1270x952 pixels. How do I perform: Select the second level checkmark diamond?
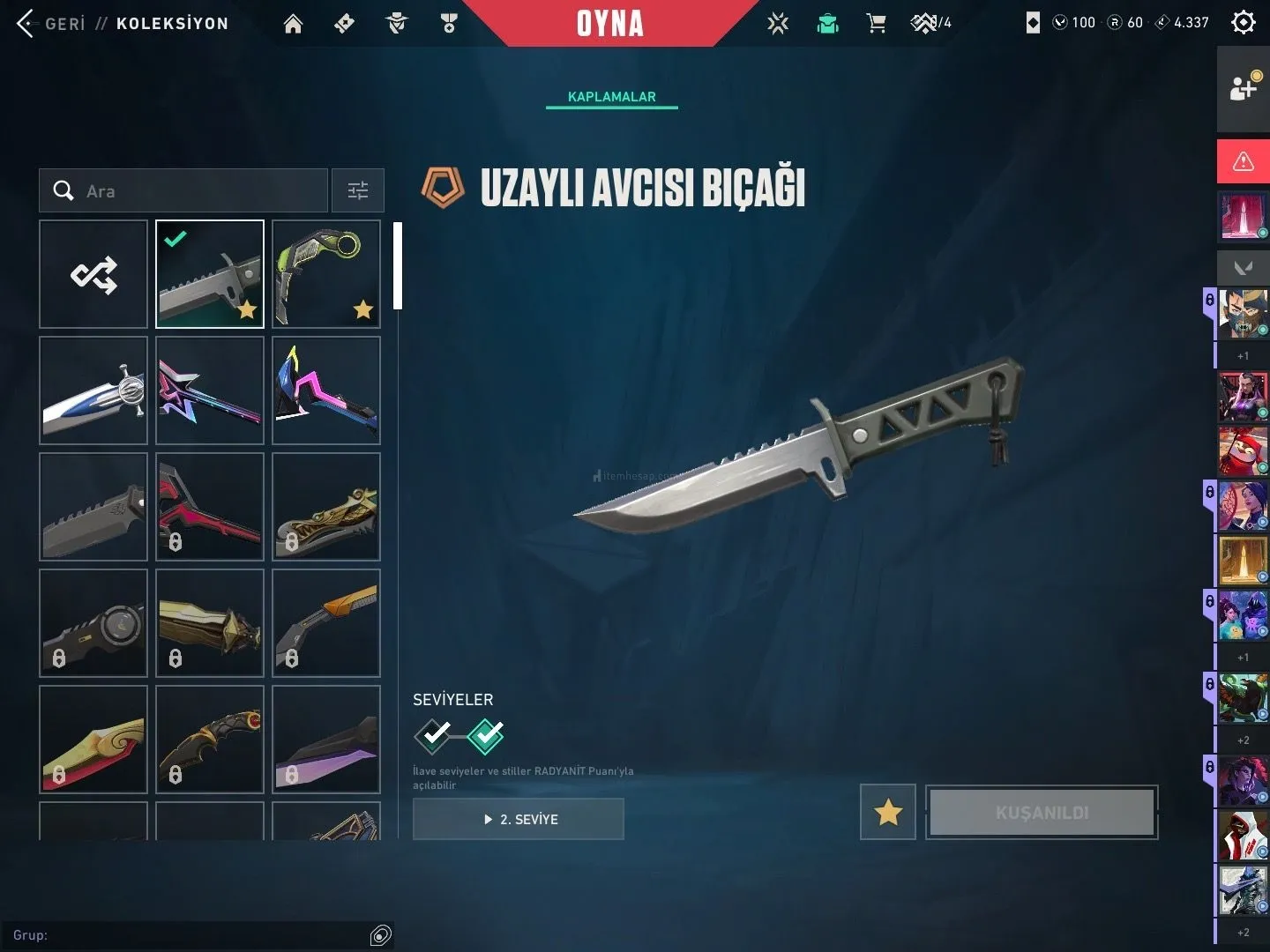coord(485,735)
